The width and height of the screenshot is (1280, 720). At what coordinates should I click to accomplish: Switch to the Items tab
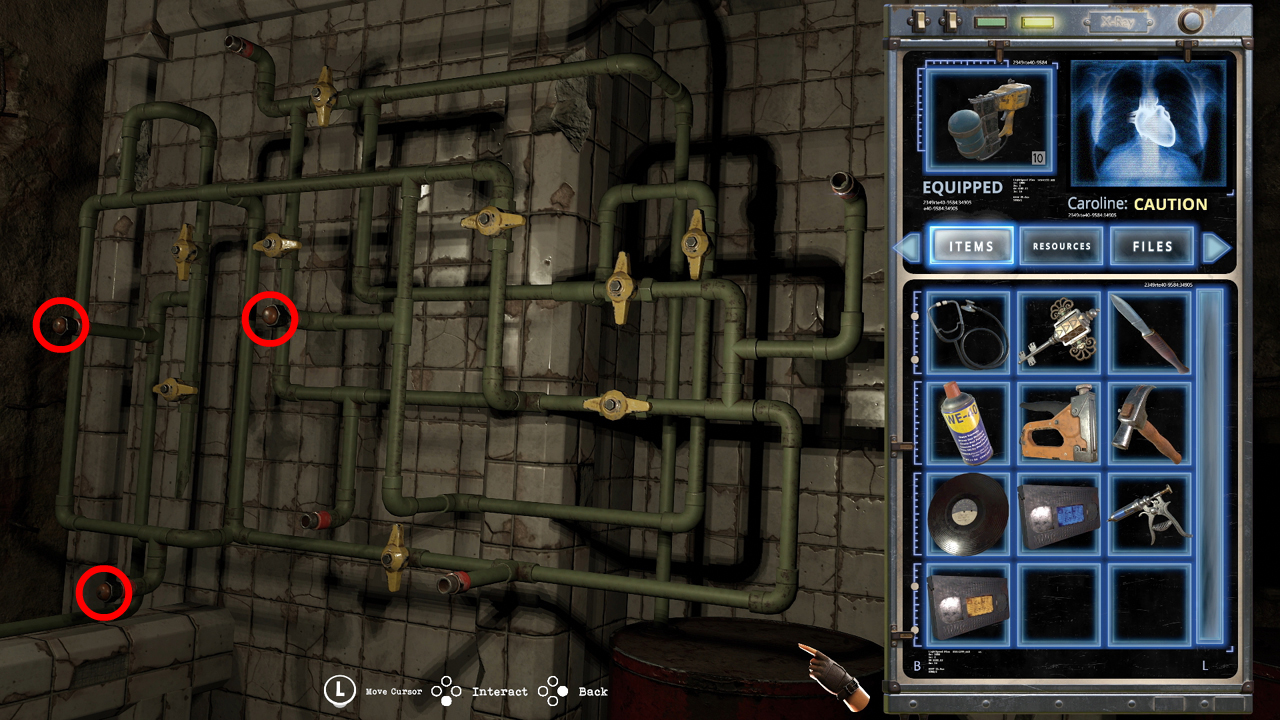click(971, 246)
